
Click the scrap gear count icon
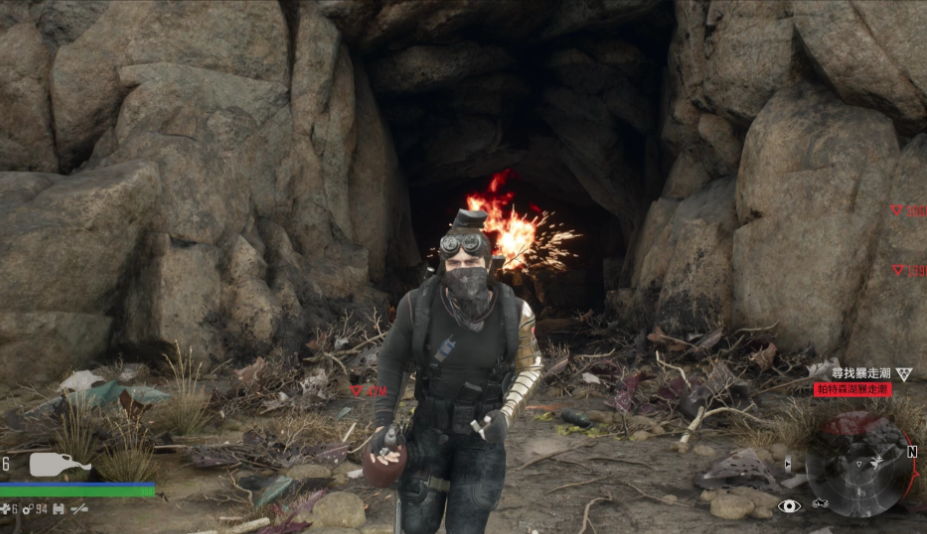pyautogui.click(x=28, y=509)
